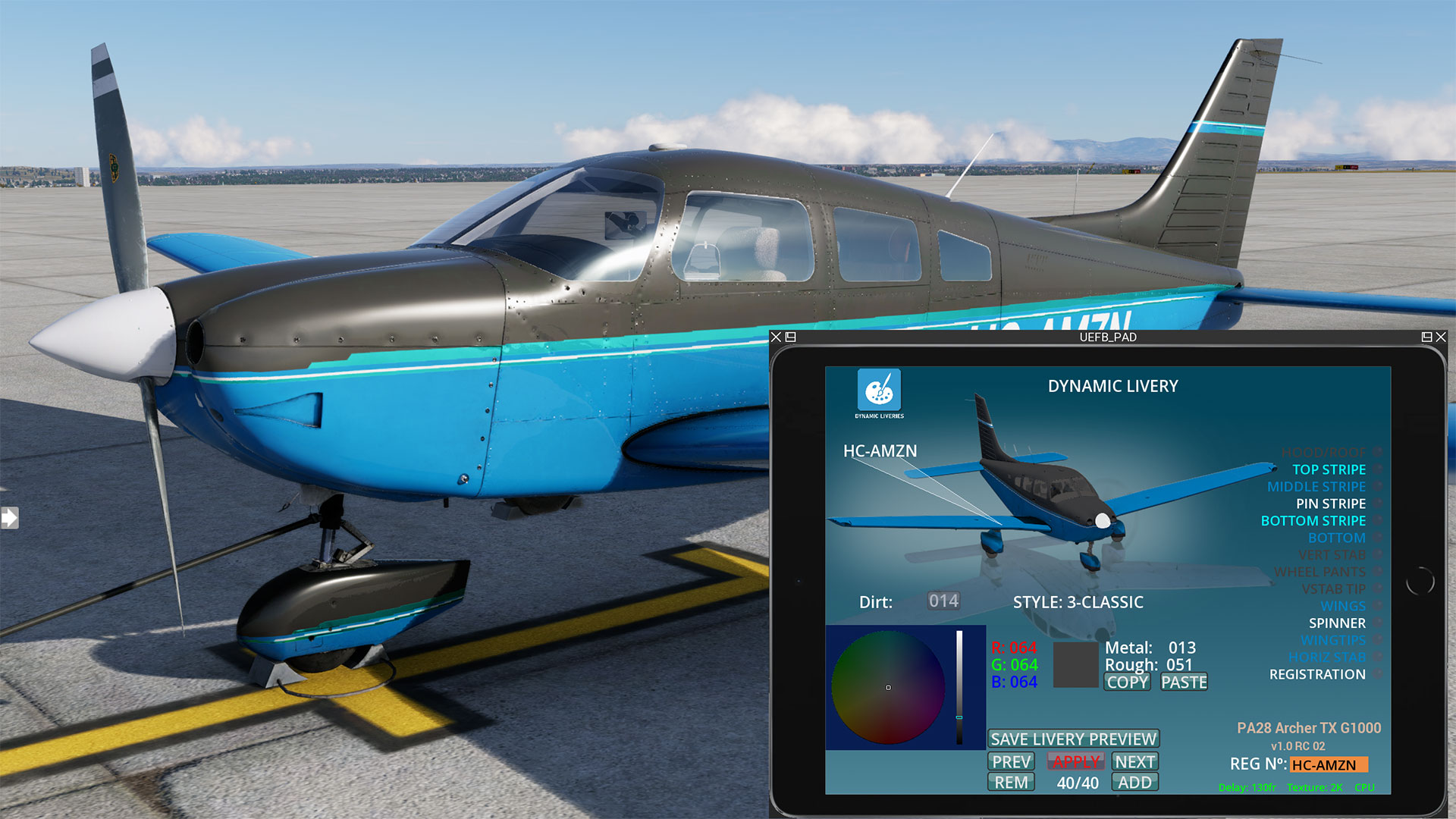Remove livery with the REM button

tap(1012, 783)
